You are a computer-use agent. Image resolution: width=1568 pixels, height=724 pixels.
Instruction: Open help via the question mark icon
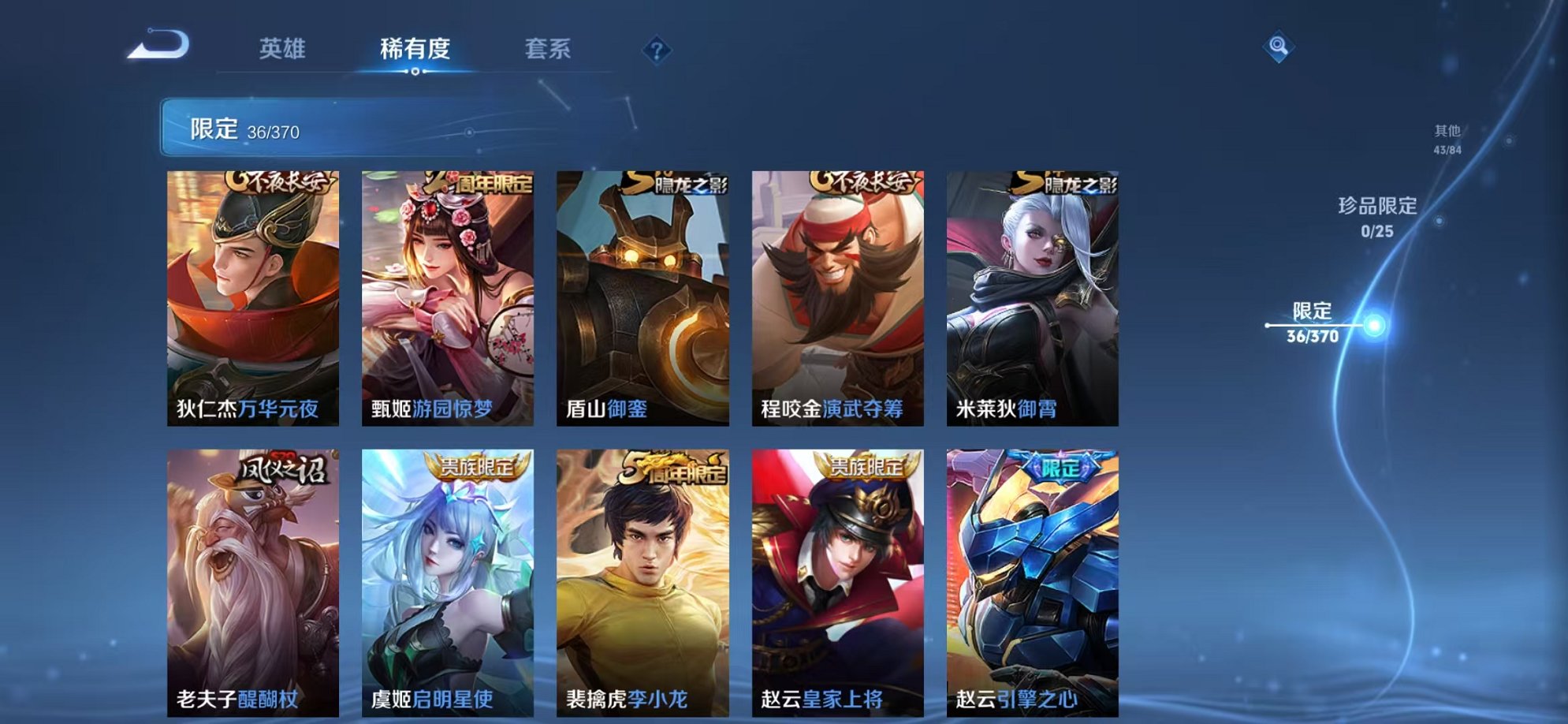tap(657, 50)
